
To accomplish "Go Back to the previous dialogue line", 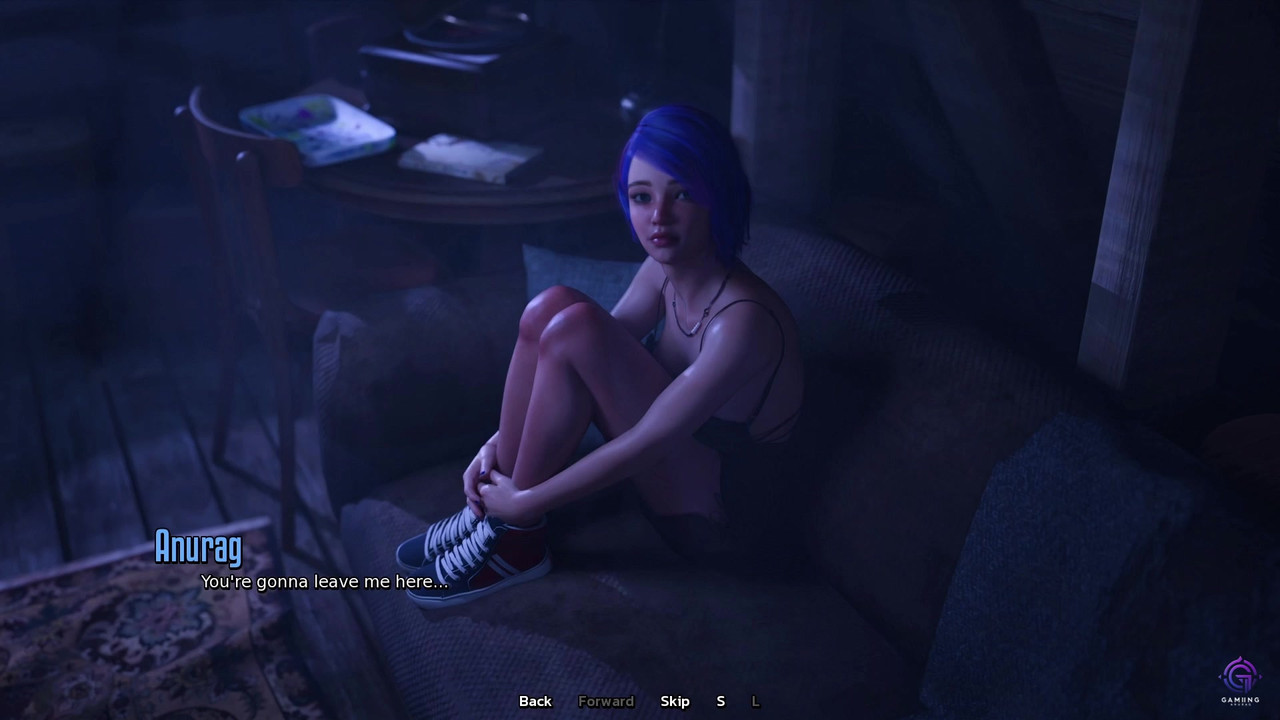I will [x=535, y=701].
